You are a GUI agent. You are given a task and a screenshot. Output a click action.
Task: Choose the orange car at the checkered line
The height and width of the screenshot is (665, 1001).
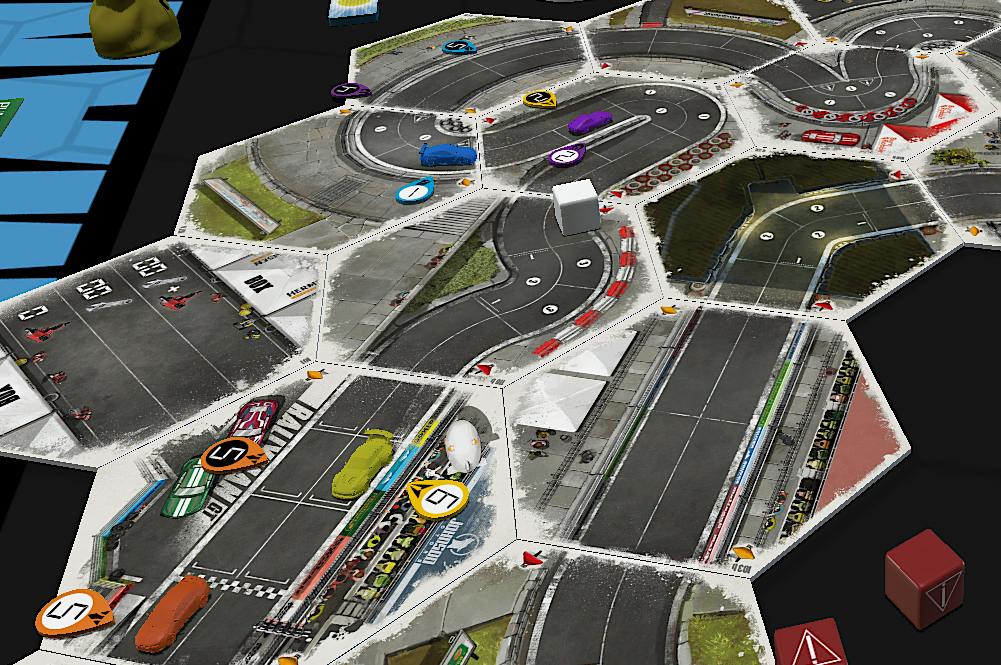click(173, 612)
